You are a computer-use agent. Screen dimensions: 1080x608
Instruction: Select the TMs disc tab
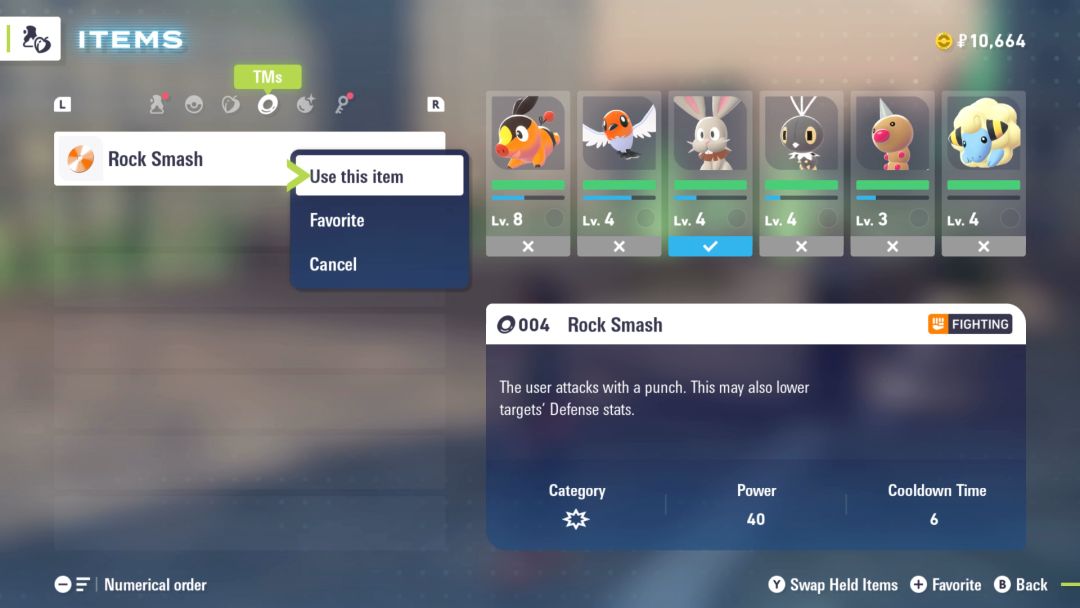point(267,104)
